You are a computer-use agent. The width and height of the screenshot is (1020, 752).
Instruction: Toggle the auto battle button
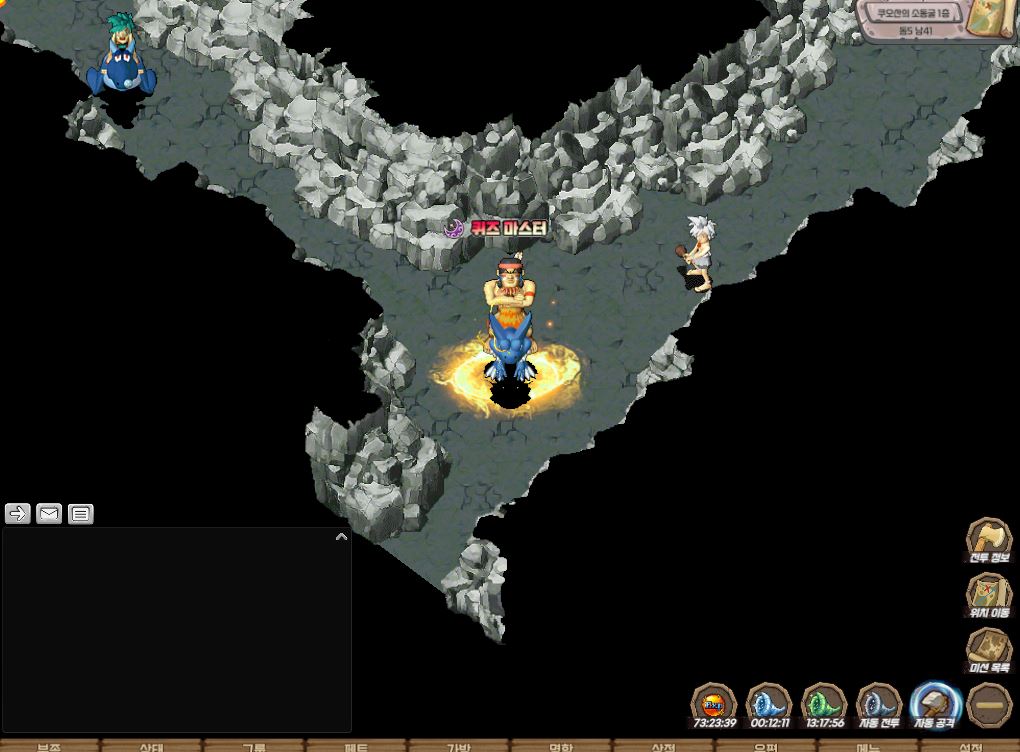(879, 704)
